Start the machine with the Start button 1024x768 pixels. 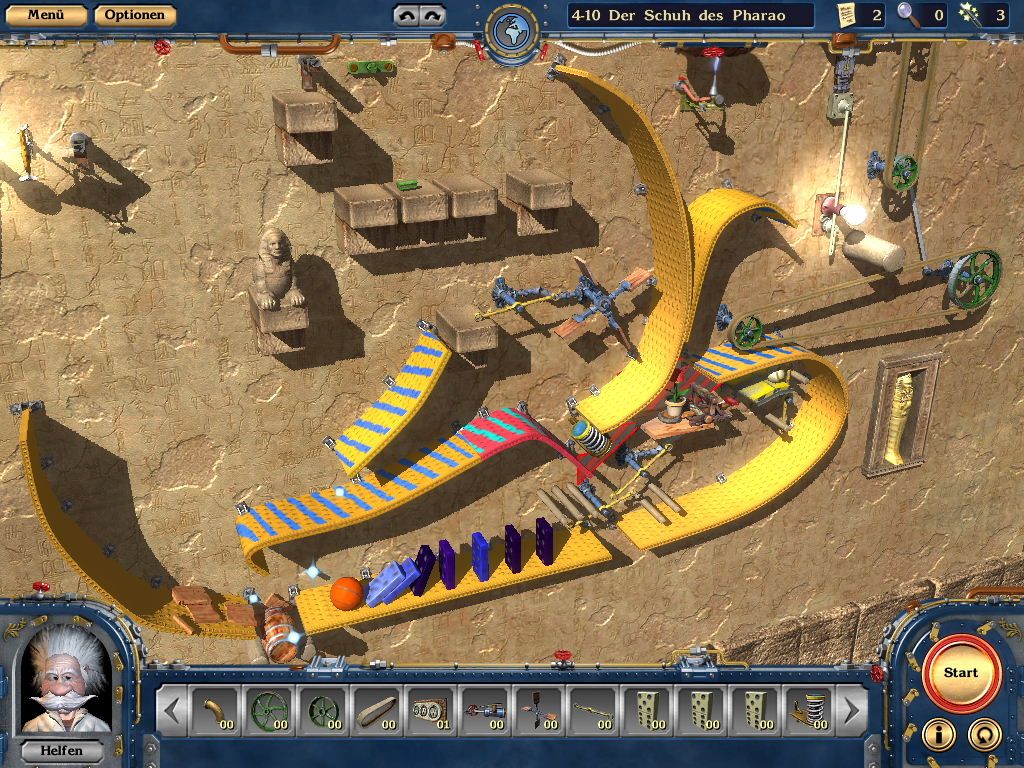pos(961,672)
